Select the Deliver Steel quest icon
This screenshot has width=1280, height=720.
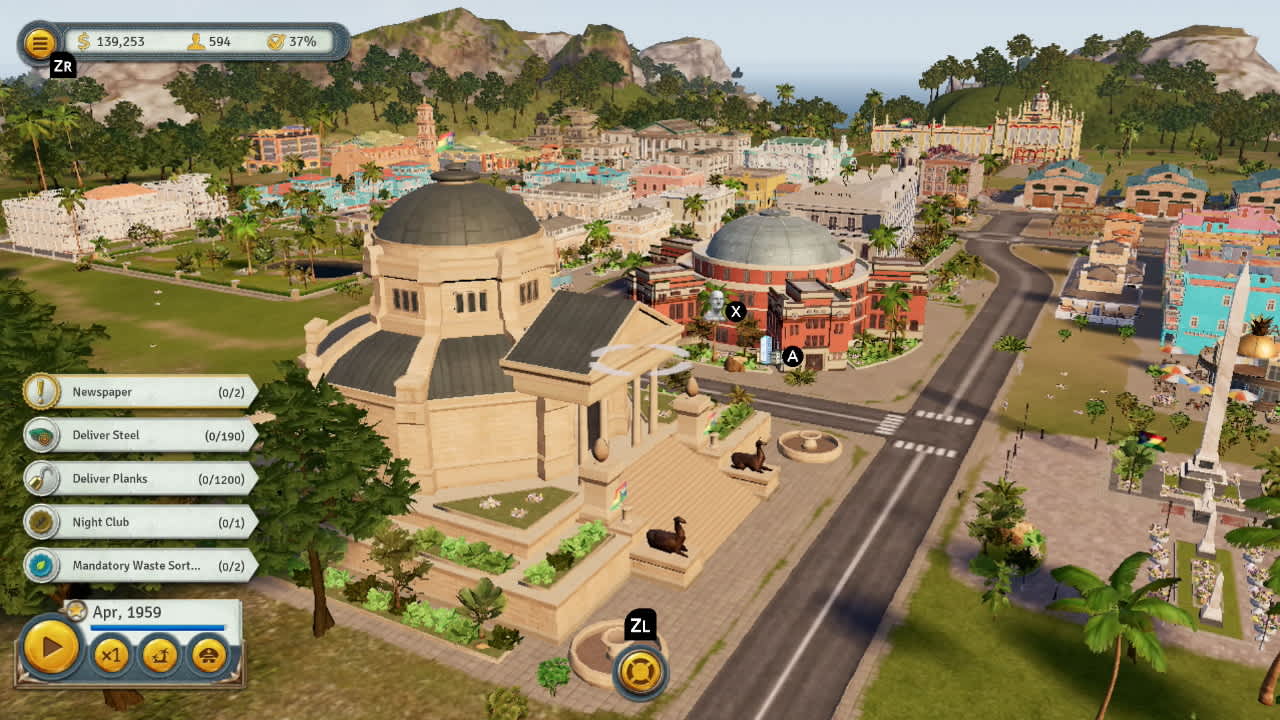click(x=40, y=435)
